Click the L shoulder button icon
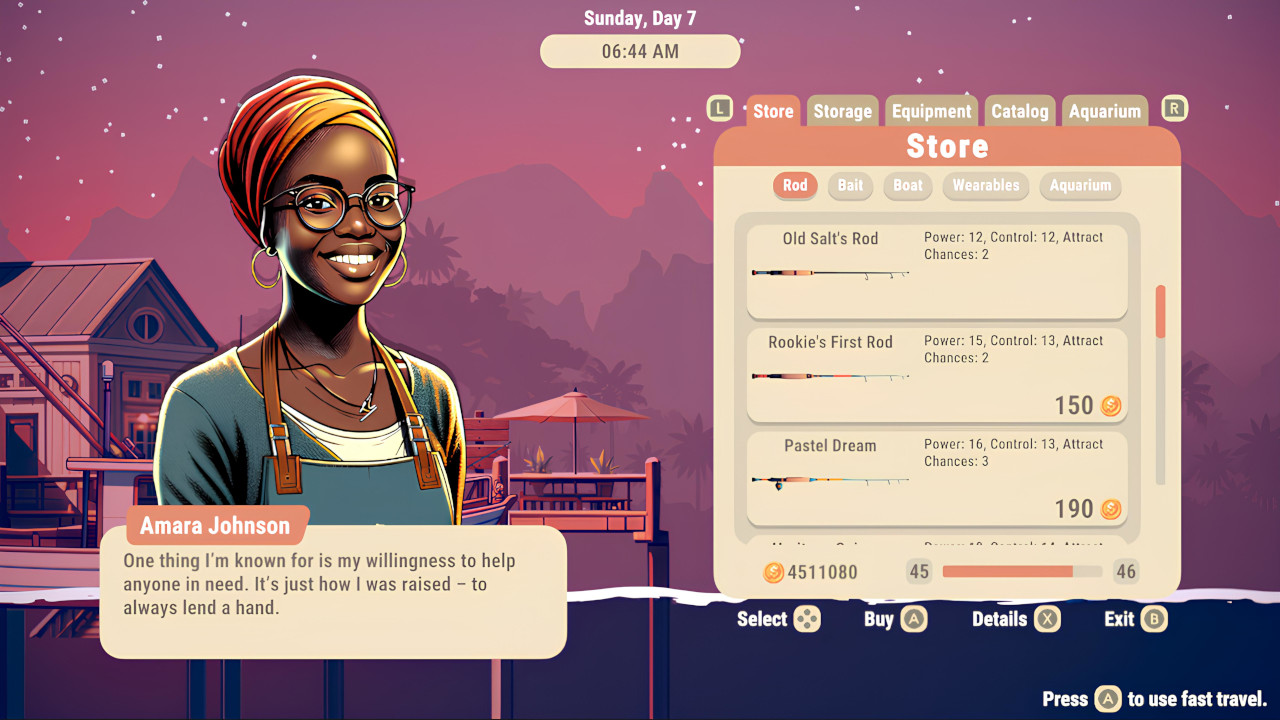Screen dimensions: 1280x720 click(x=719, y=108)
